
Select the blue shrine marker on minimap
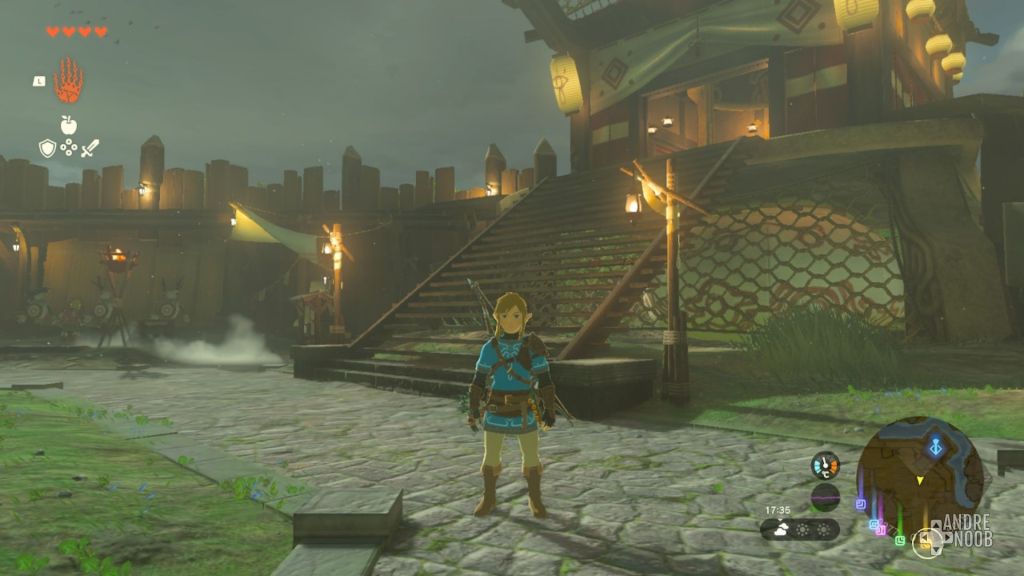click(936, 447)
